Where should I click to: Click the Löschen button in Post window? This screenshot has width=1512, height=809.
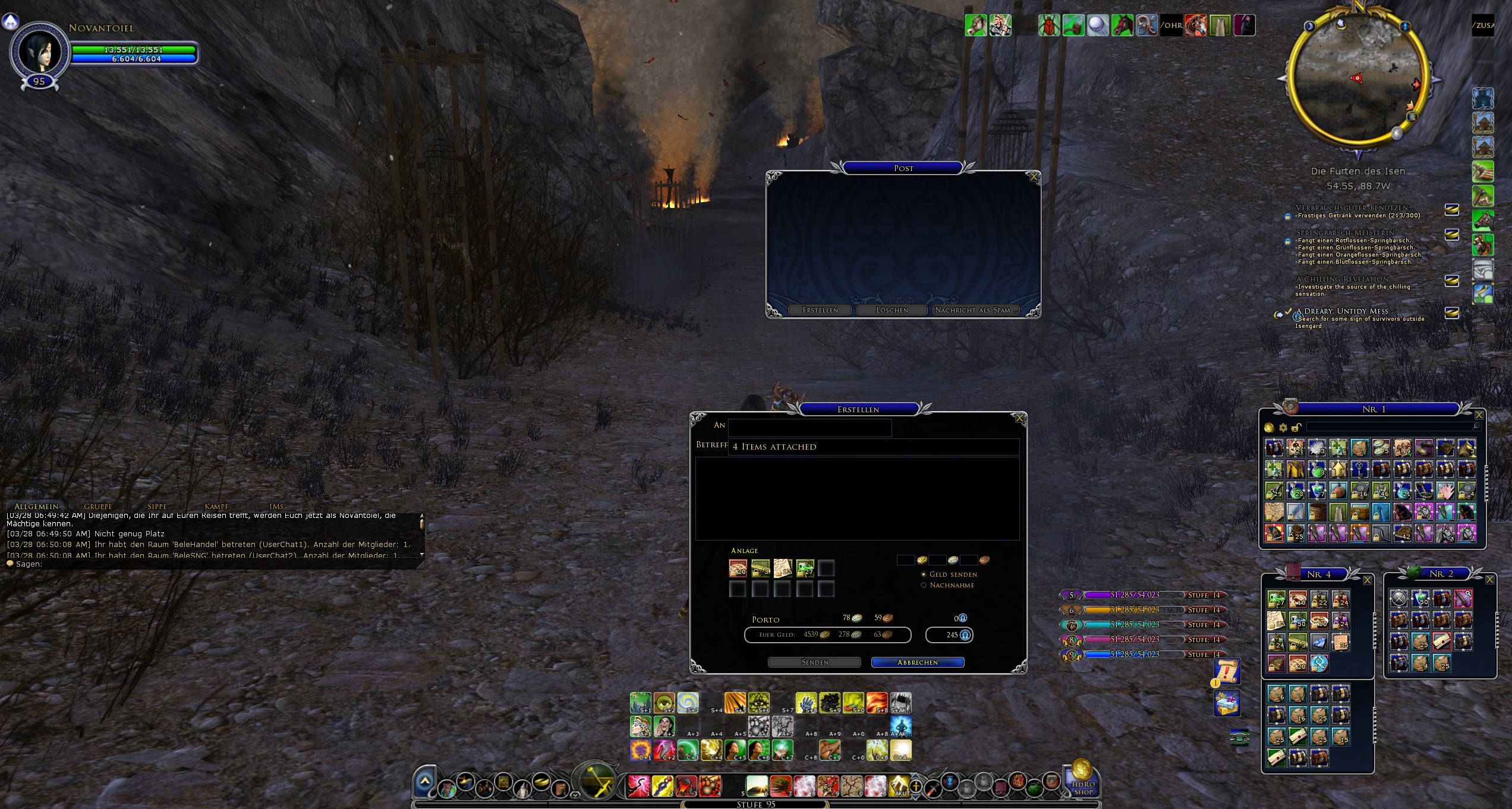[892, 310]
